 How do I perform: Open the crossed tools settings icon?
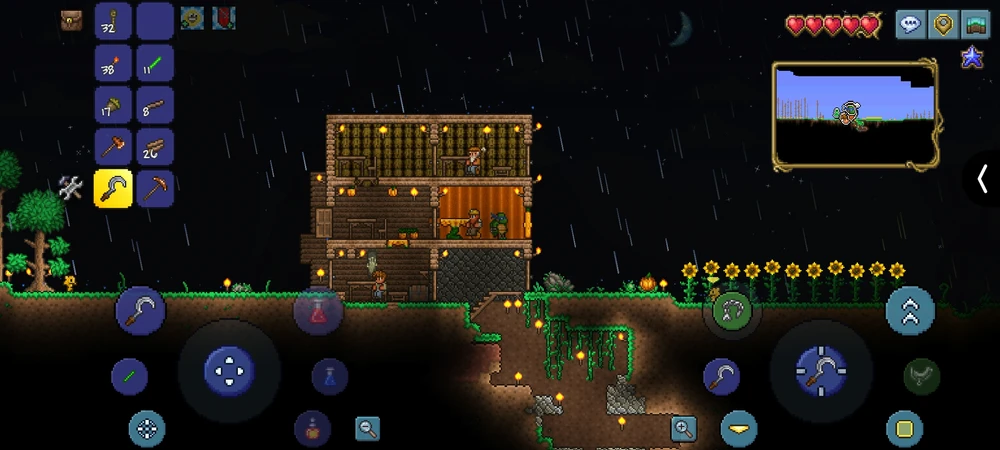pos(70,187)
